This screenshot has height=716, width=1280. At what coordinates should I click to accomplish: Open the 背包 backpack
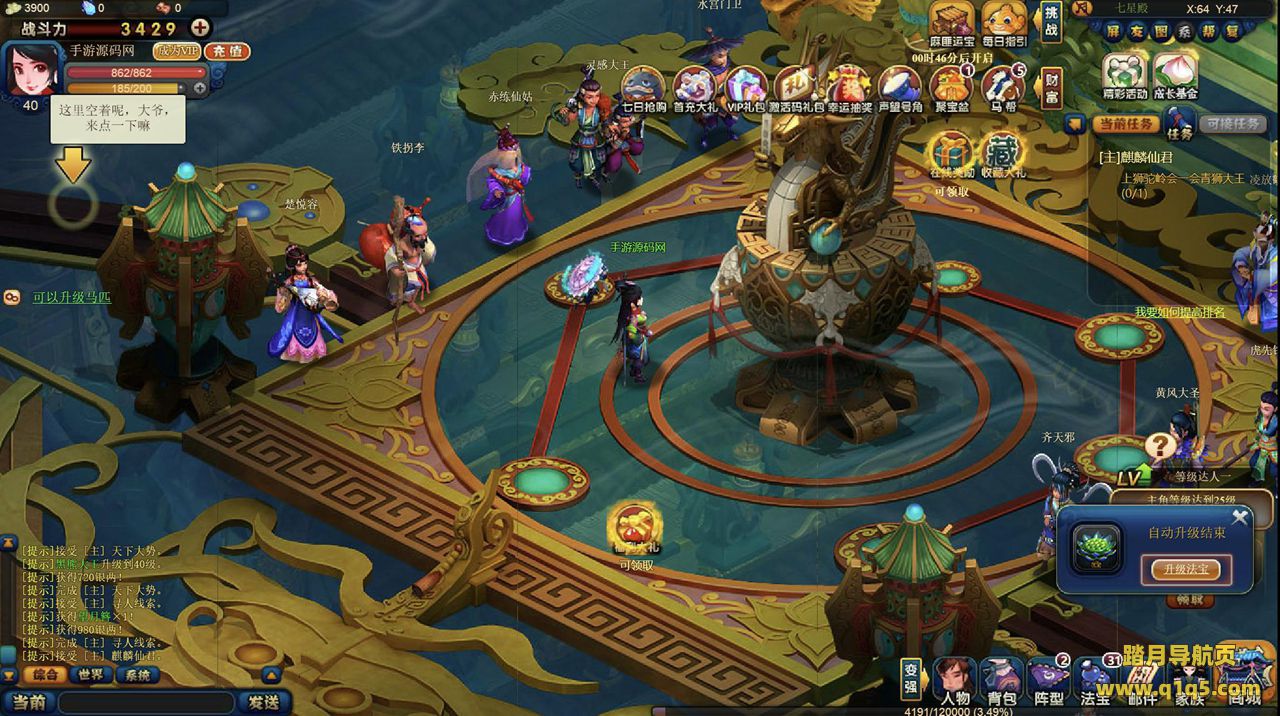(x=1001, y=681)
